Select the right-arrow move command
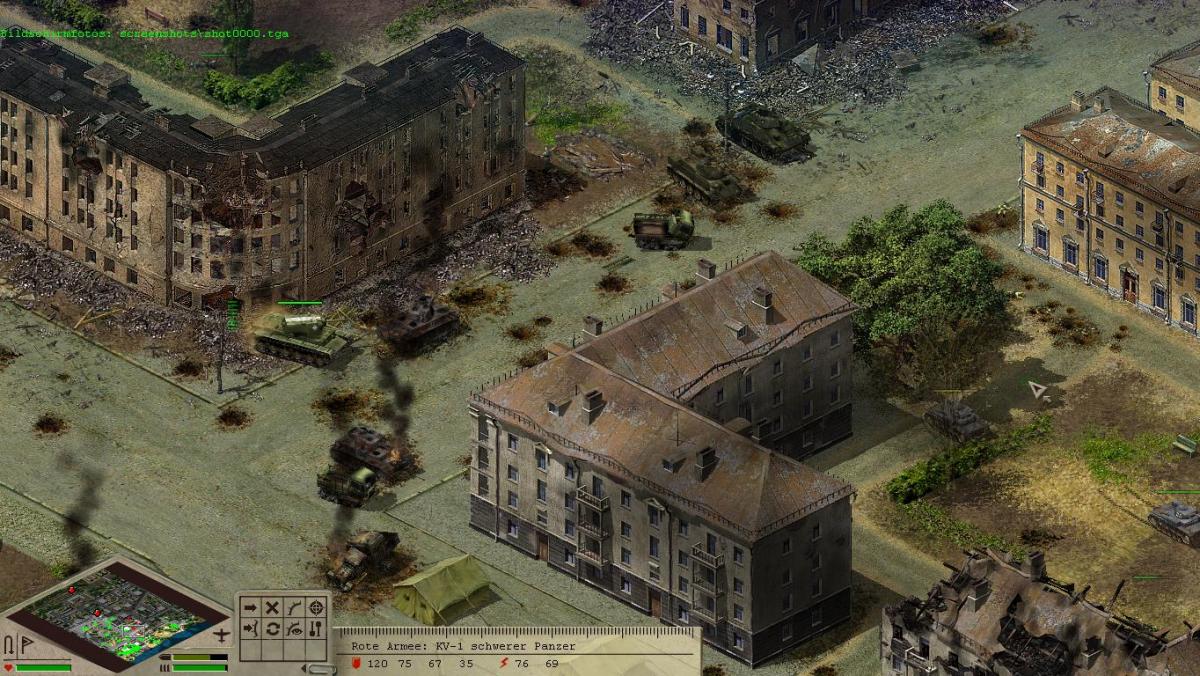 click(250, 607)
